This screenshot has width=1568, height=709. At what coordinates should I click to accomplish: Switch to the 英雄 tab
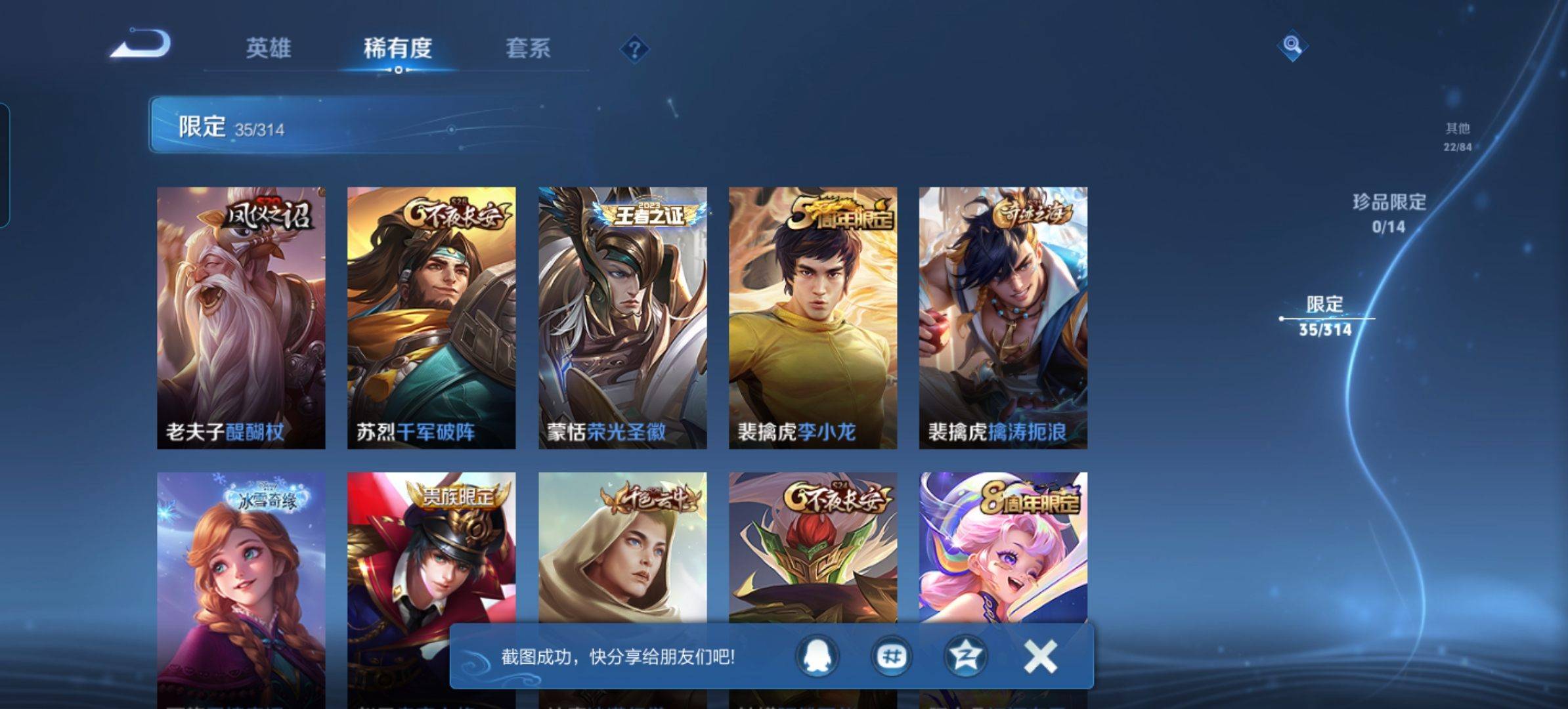[269, 49]
